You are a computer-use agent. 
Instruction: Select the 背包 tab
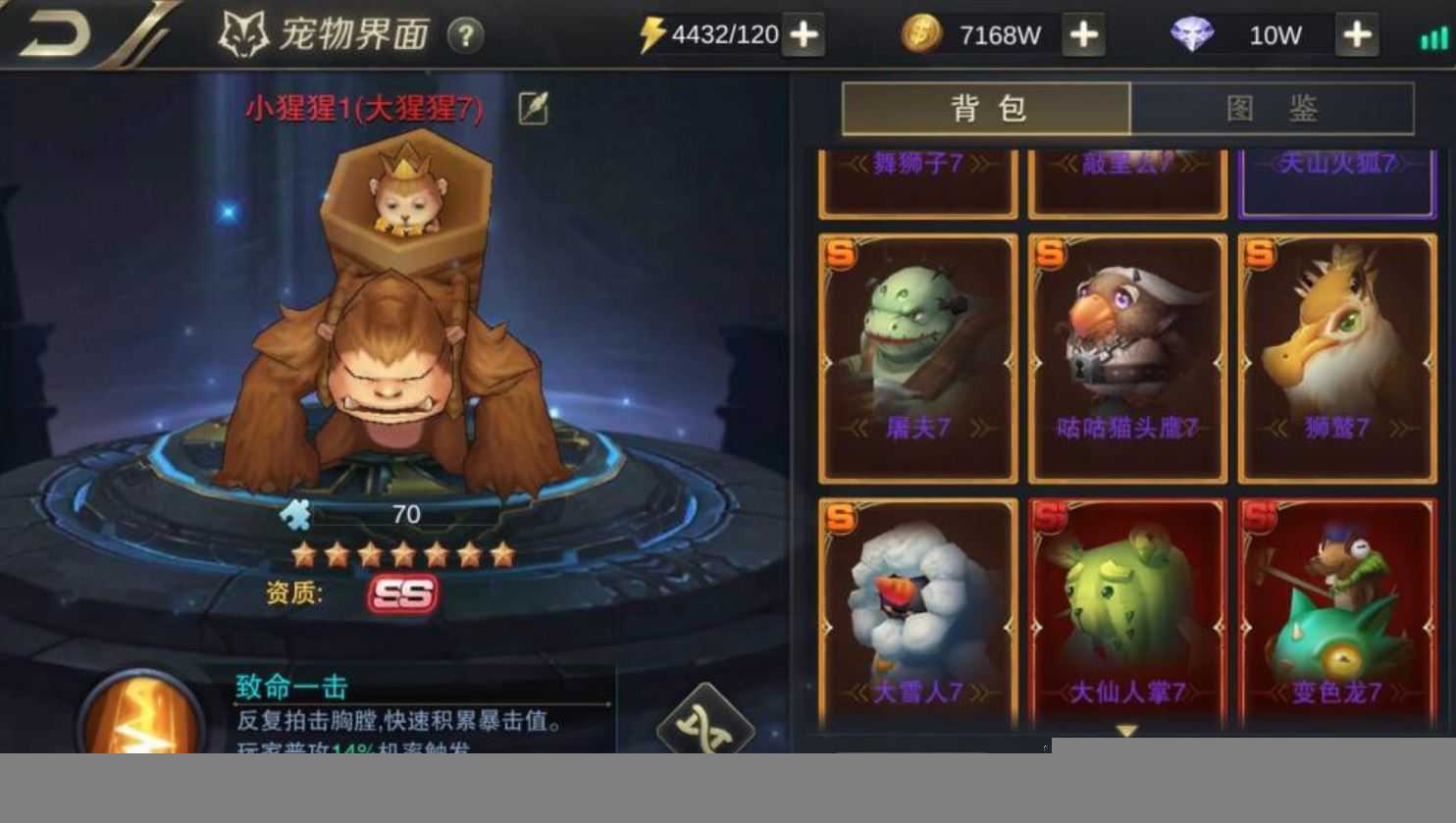tap(987, 108)
